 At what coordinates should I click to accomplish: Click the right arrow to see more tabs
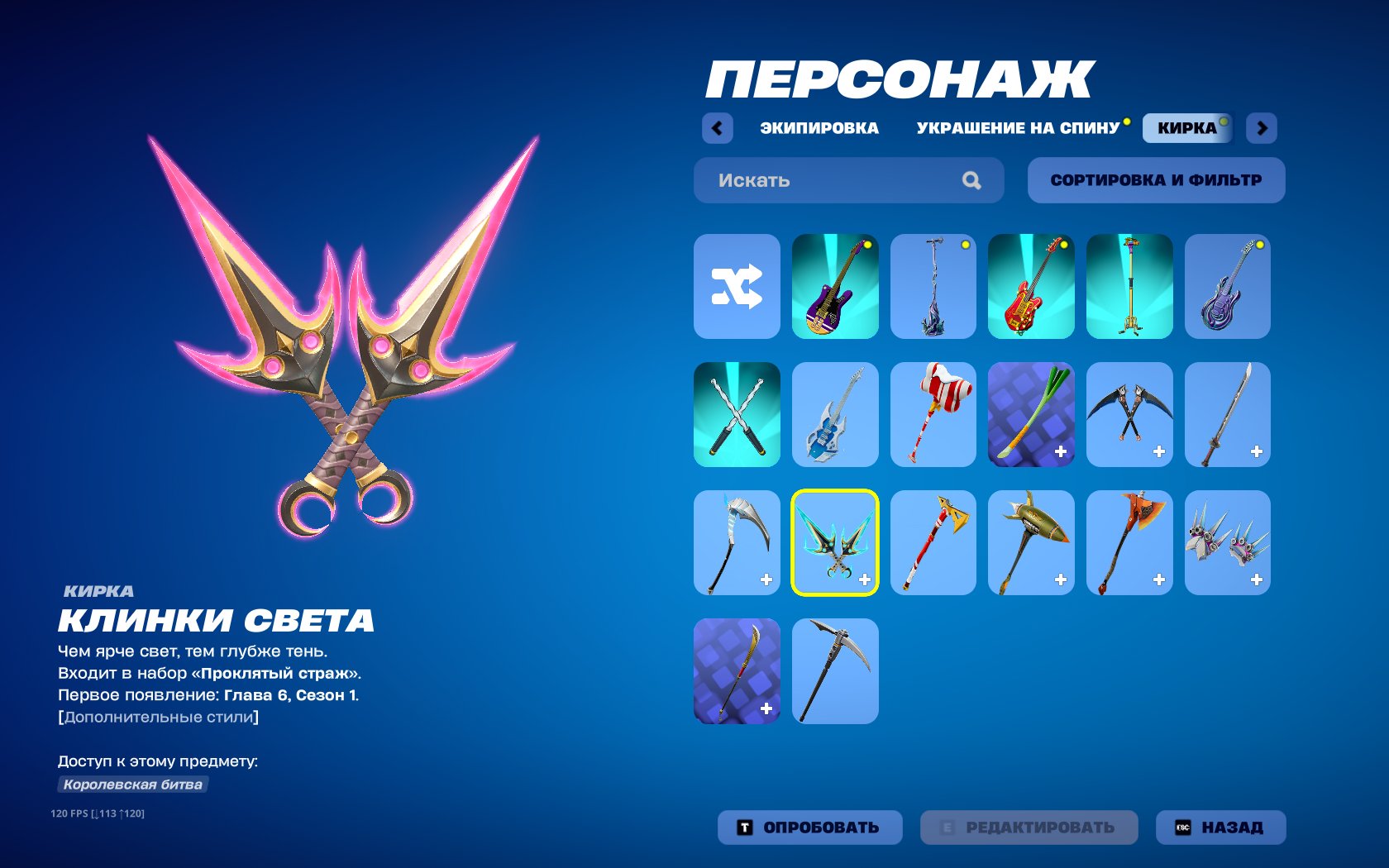[1259, 128]
